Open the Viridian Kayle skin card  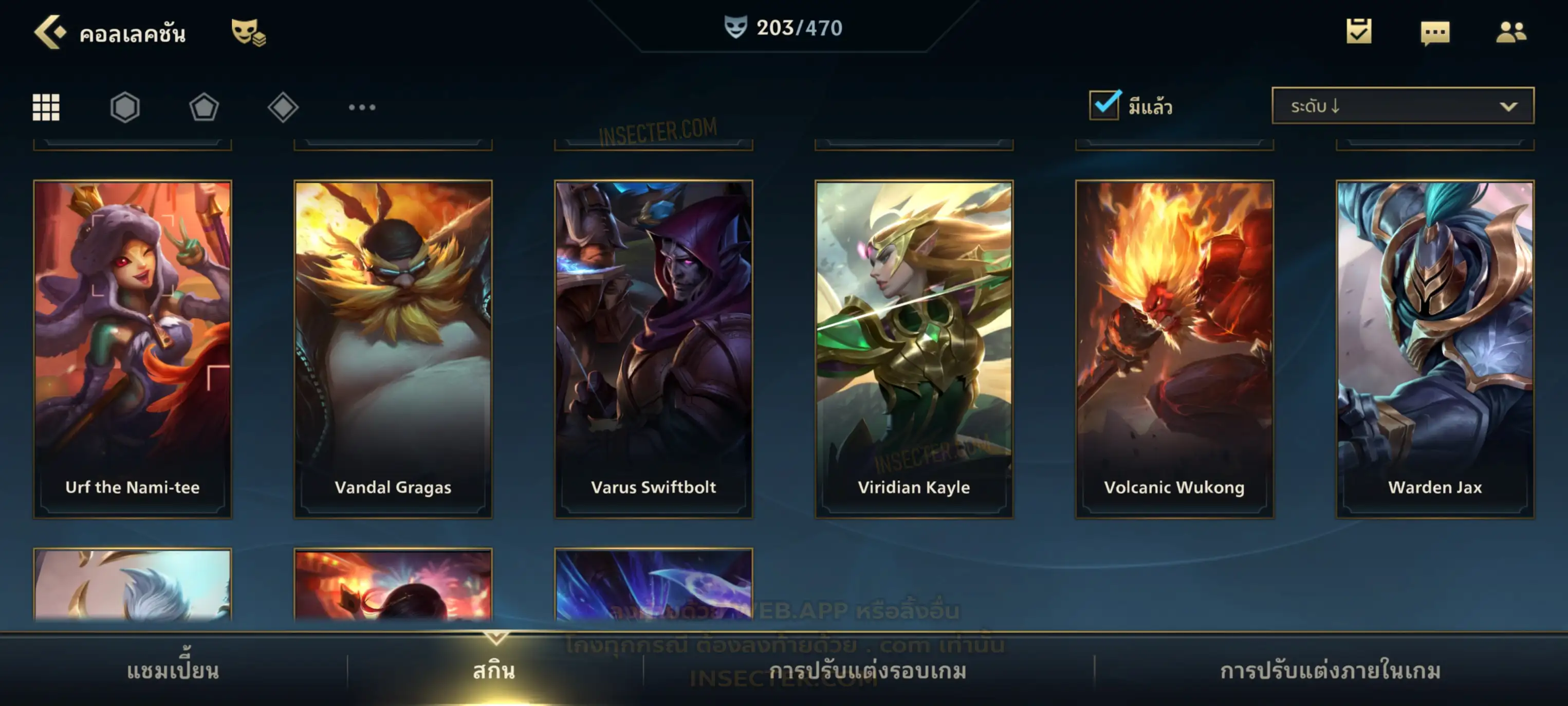coord(914,349)
